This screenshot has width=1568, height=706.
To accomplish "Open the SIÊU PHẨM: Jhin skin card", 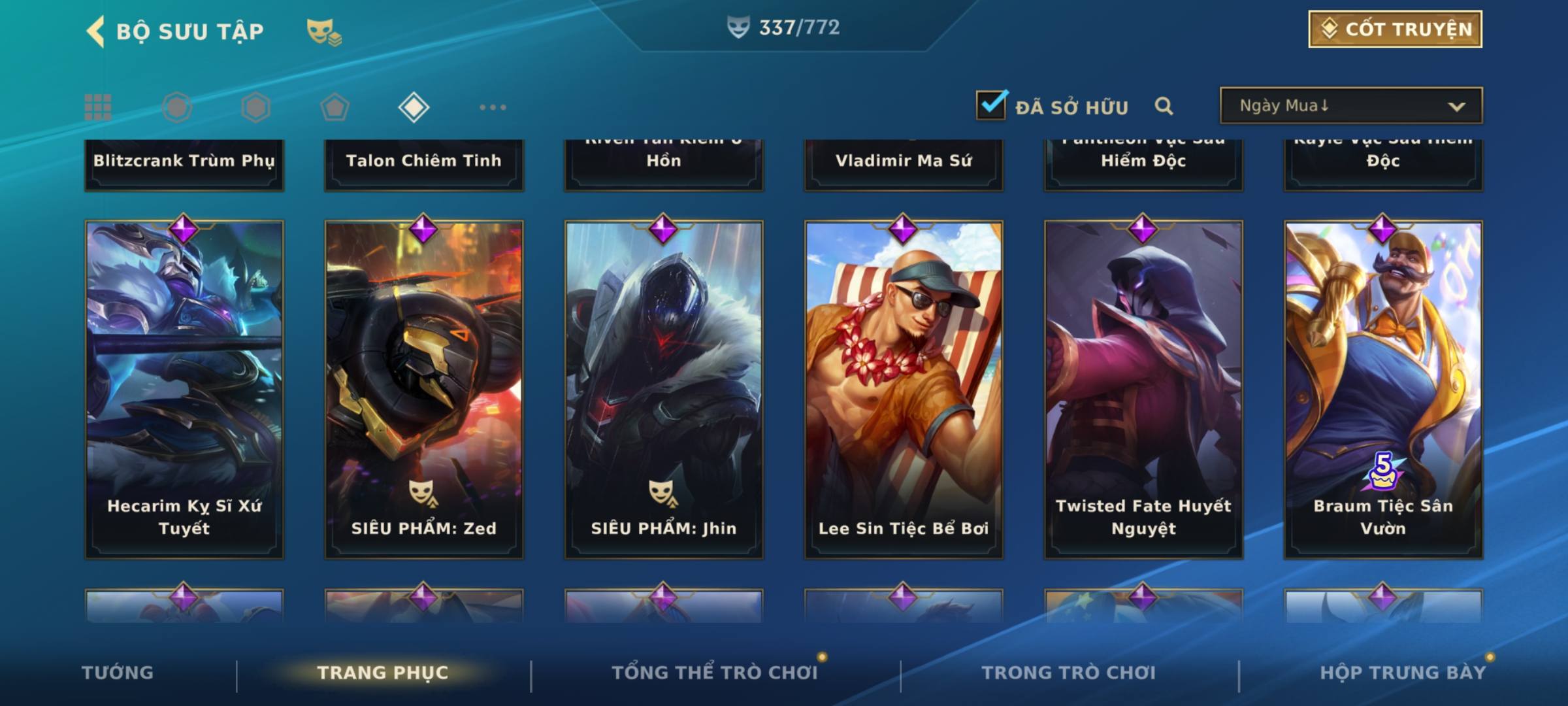I will (664, 389).
